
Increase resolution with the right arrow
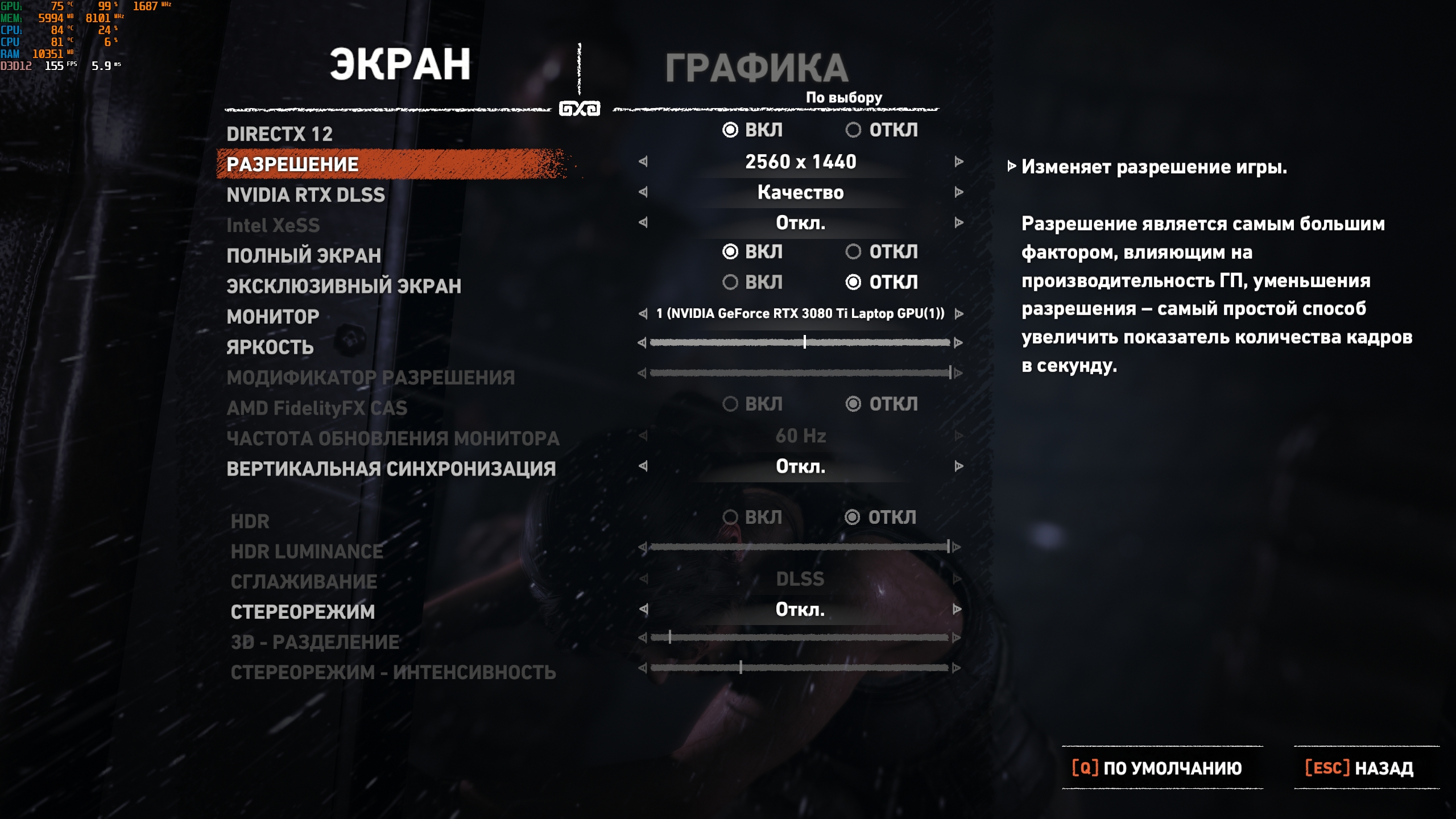coord(959,162)
